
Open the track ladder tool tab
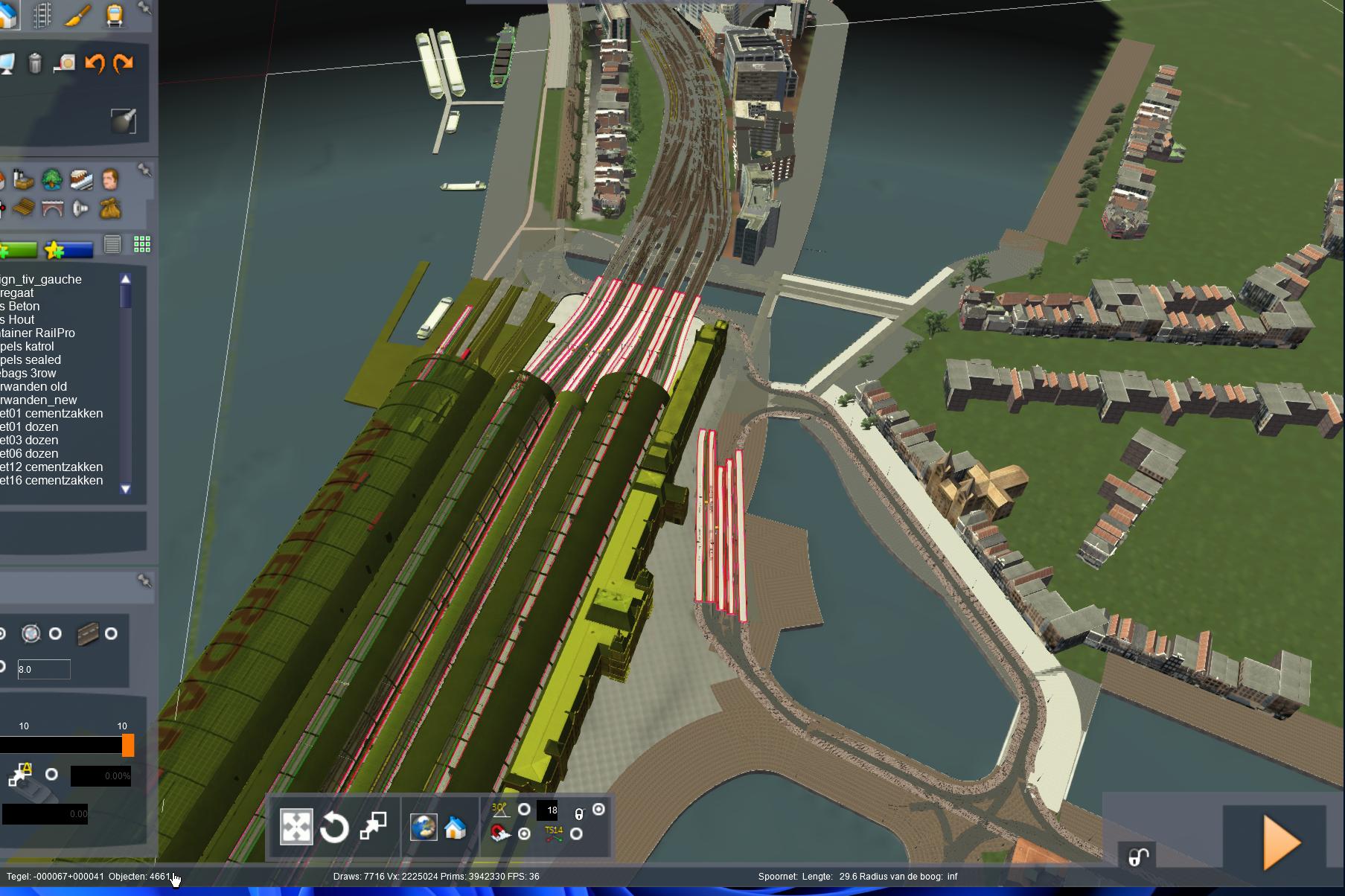click(42, 15)
